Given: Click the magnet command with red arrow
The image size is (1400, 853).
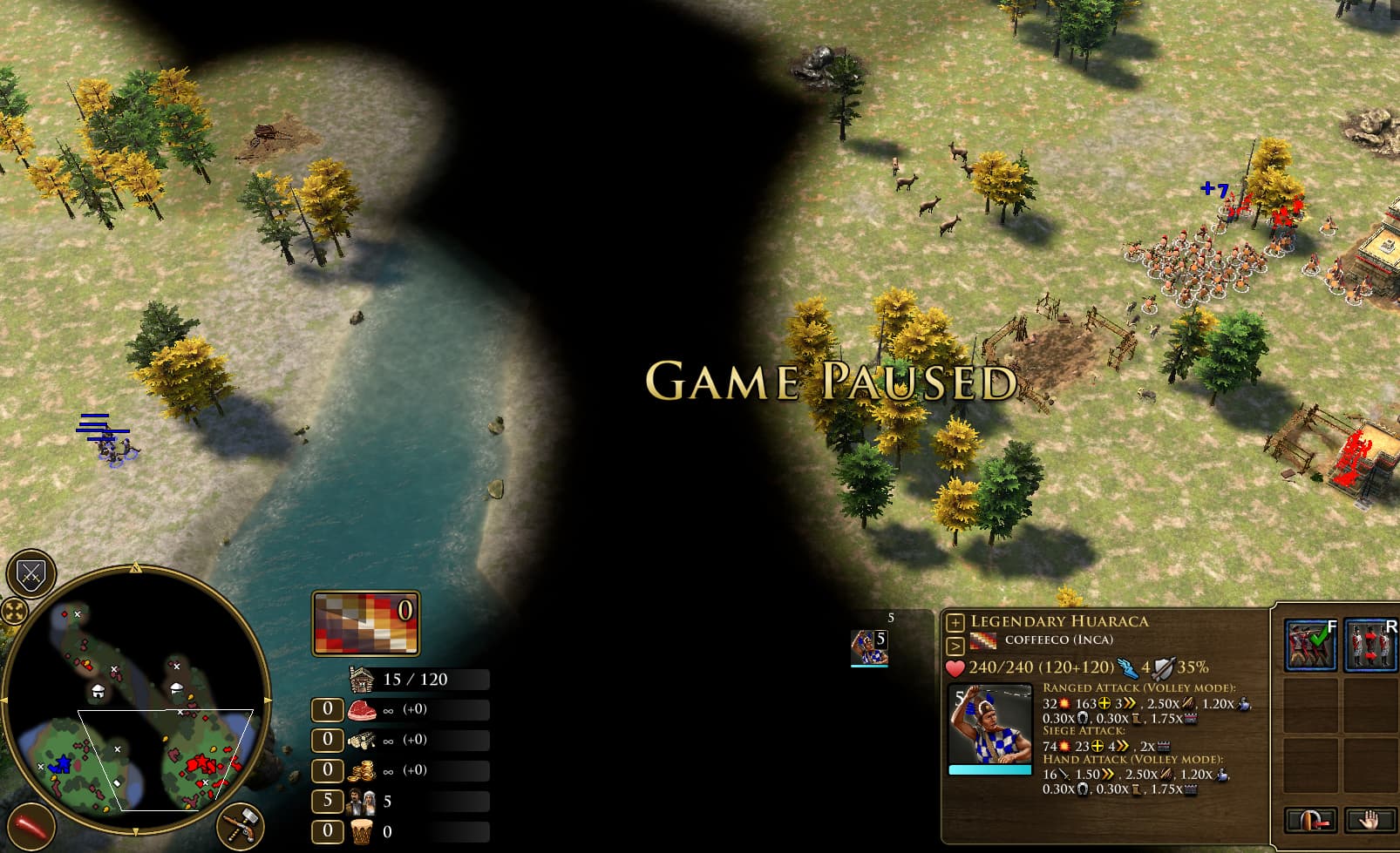Looking at the screenshot, I should tap(1310, 821).
